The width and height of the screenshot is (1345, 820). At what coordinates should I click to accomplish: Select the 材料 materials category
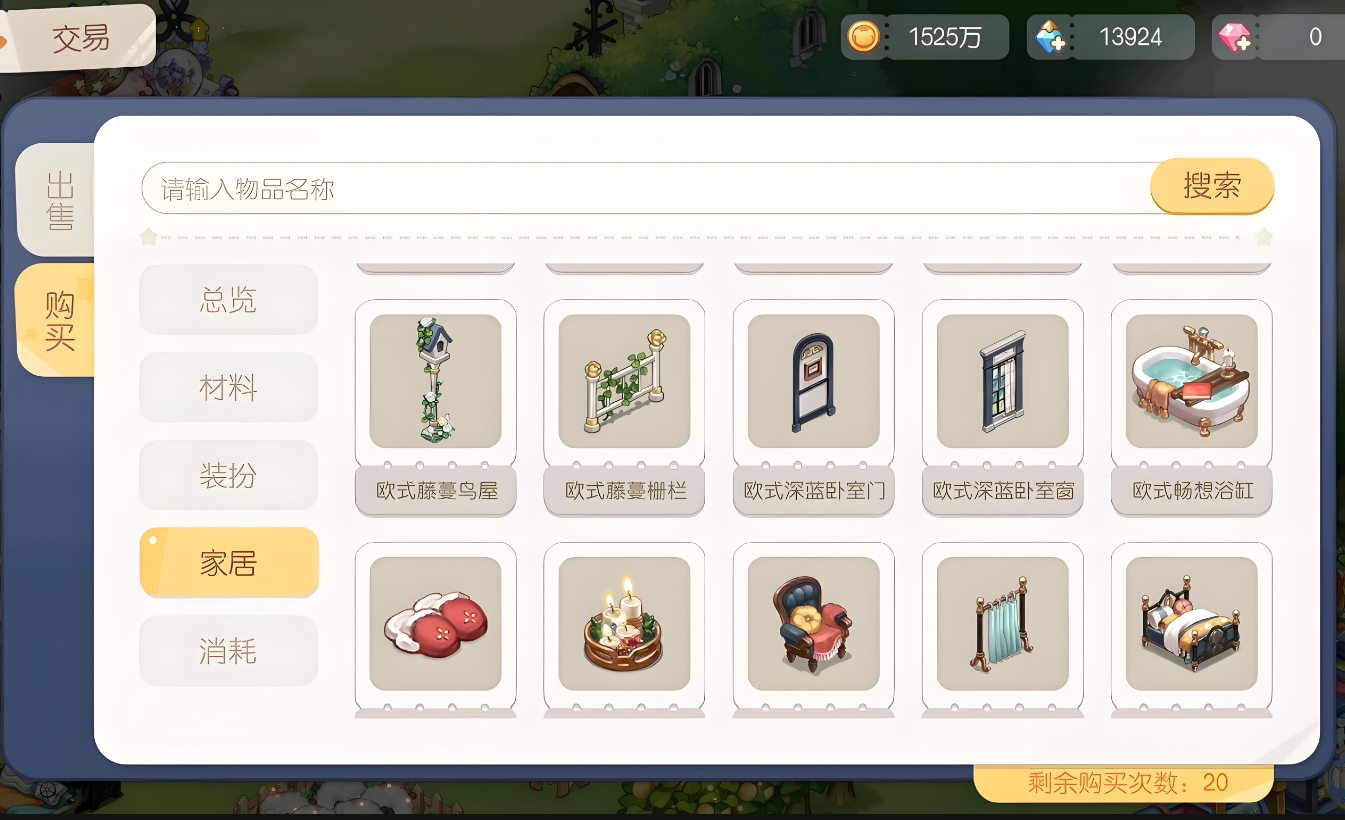228,387
